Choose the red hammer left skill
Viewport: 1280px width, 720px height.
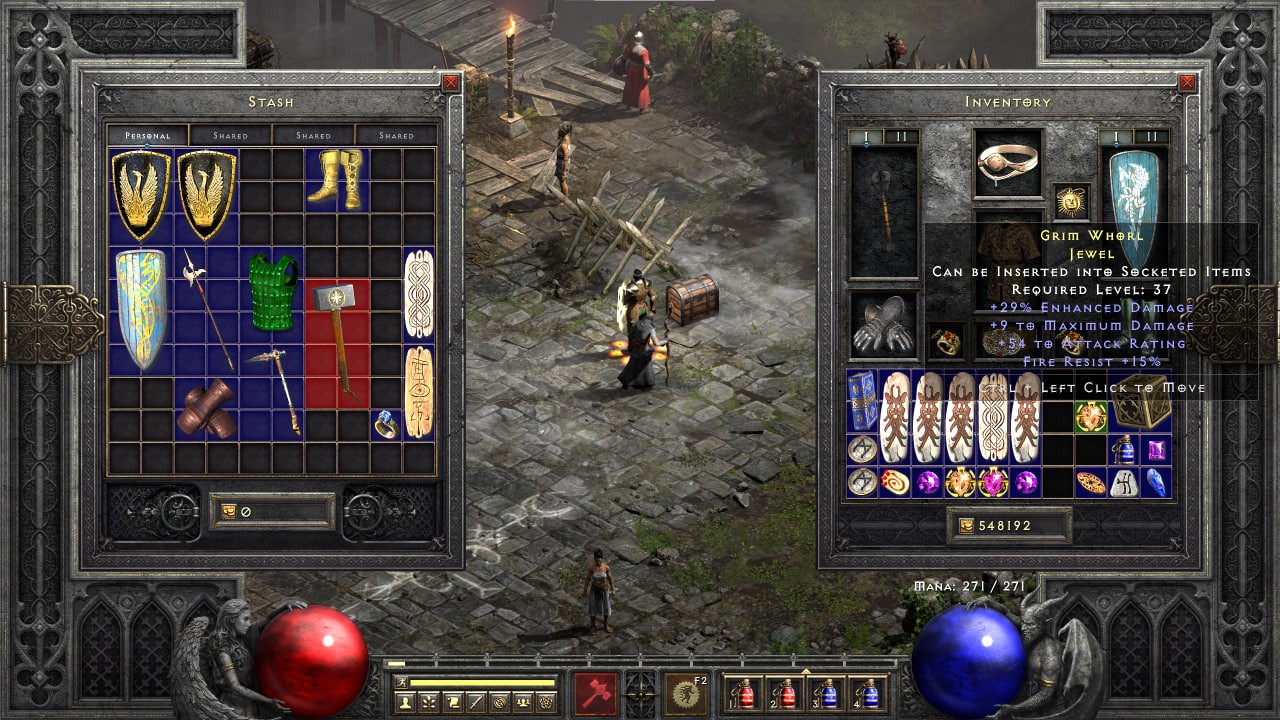pos(595,693)
